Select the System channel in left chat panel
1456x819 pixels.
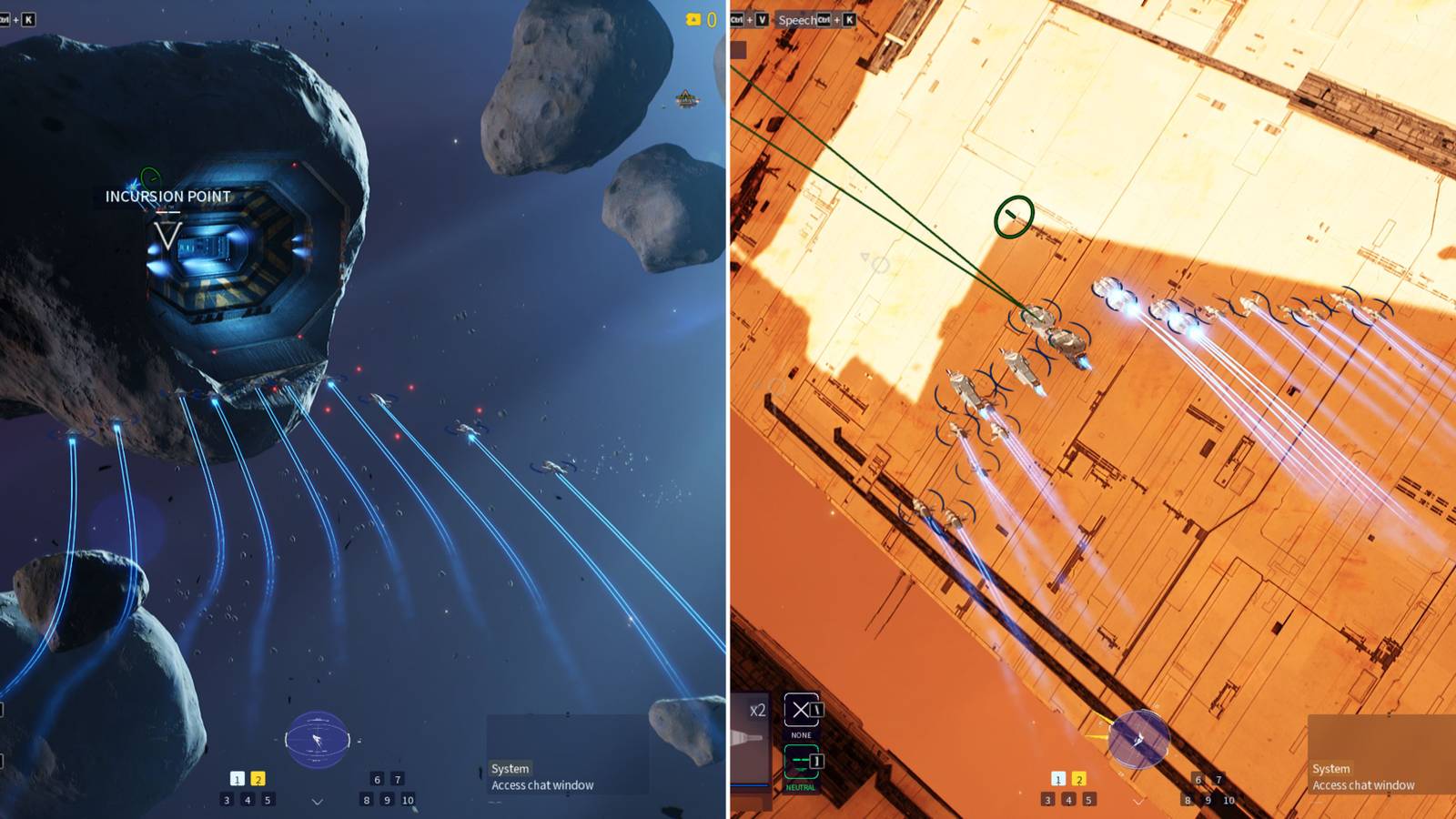[511, 768]
